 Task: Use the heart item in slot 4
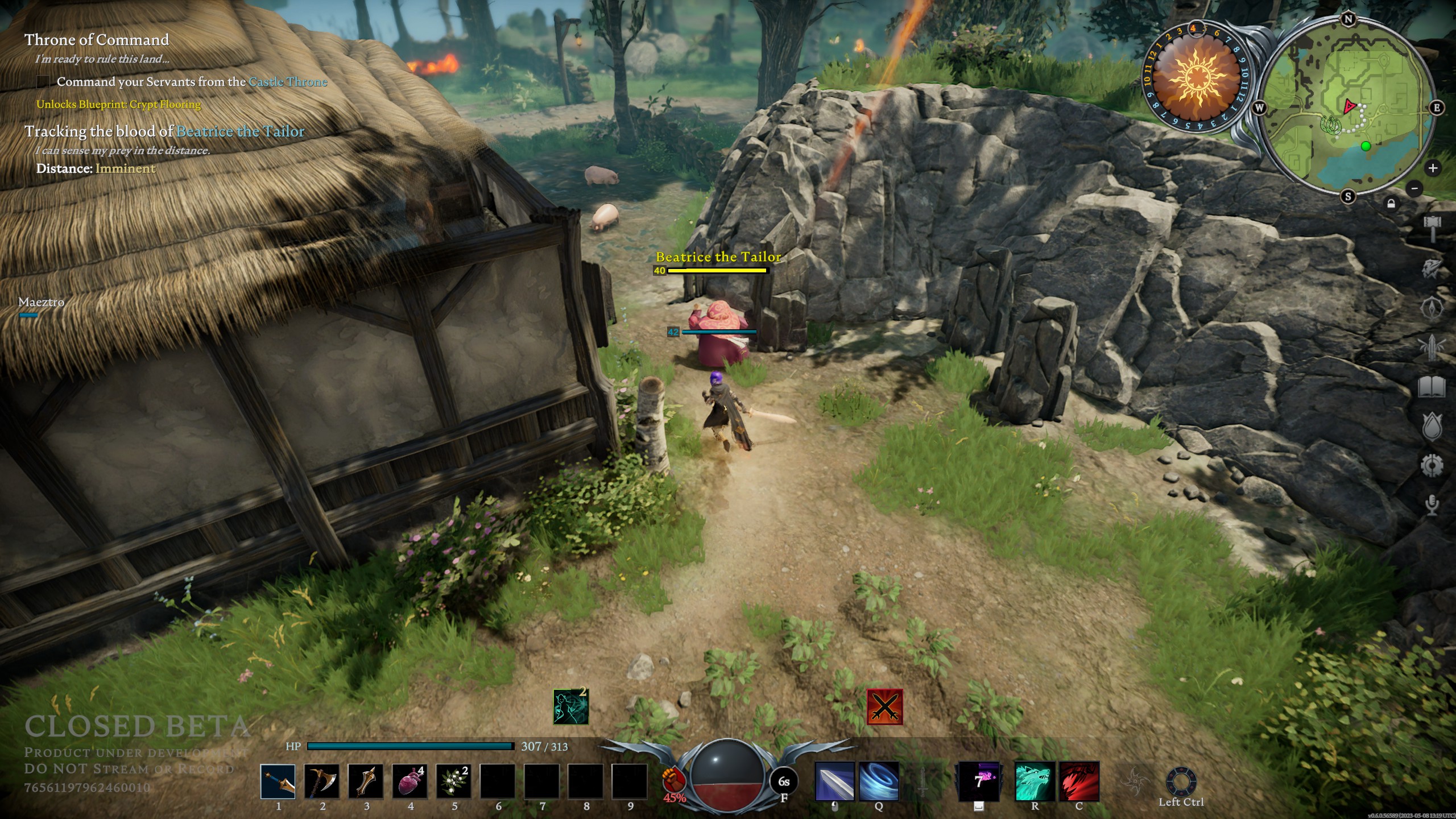coord(409,781)
